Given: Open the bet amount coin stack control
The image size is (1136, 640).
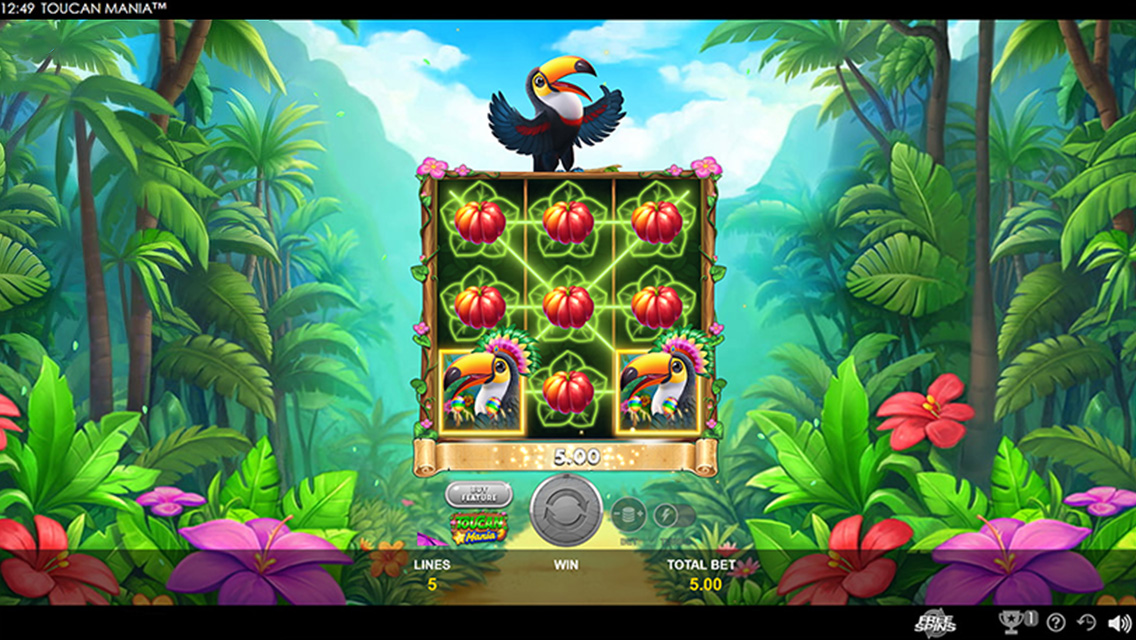Looking at the screenshot, I should coord(628,515).
